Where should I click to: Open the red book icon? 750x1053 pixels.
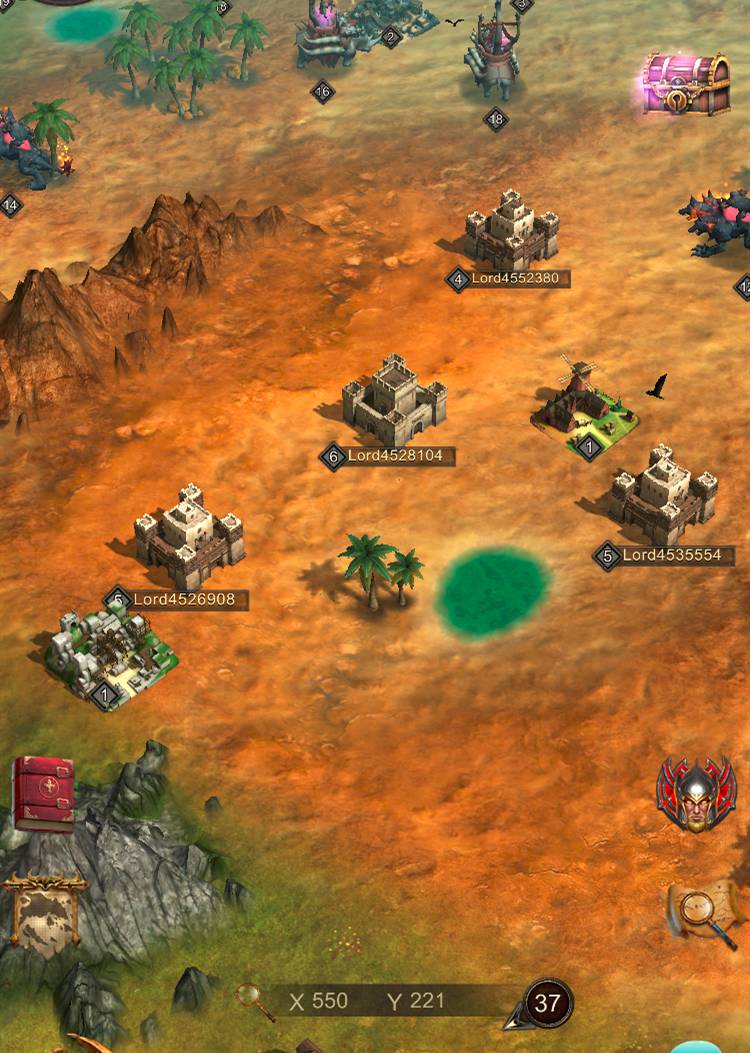coord(43,794)
